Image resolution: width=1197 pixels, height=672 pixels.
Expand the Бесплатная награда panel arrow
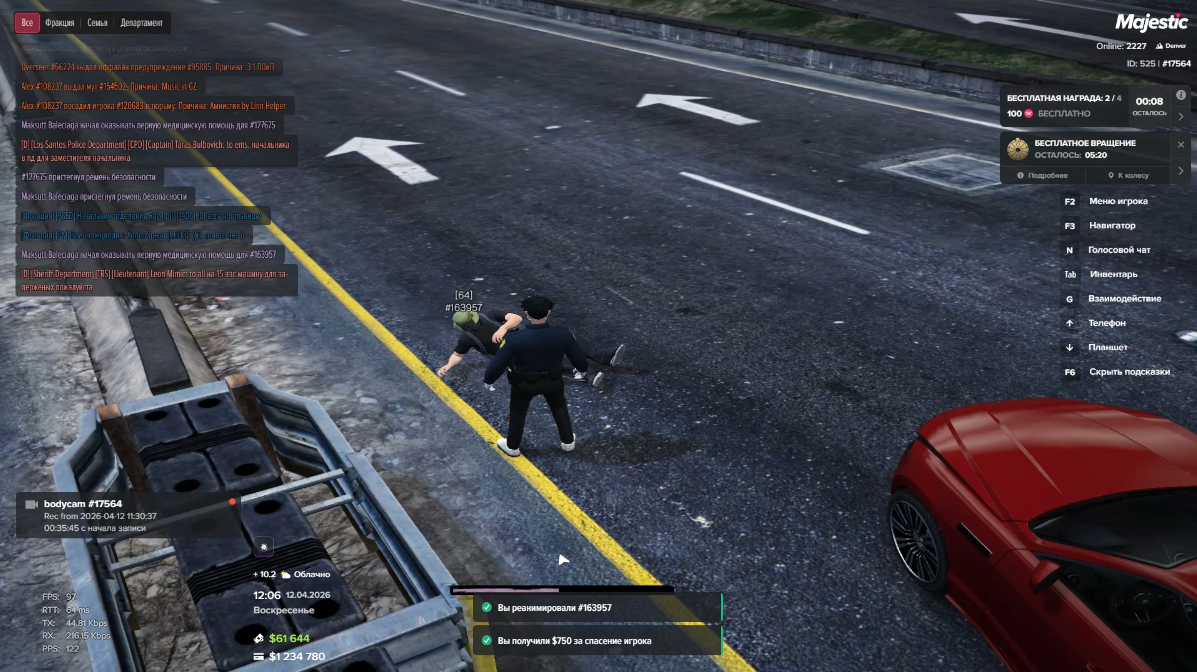pos(1181,116)
